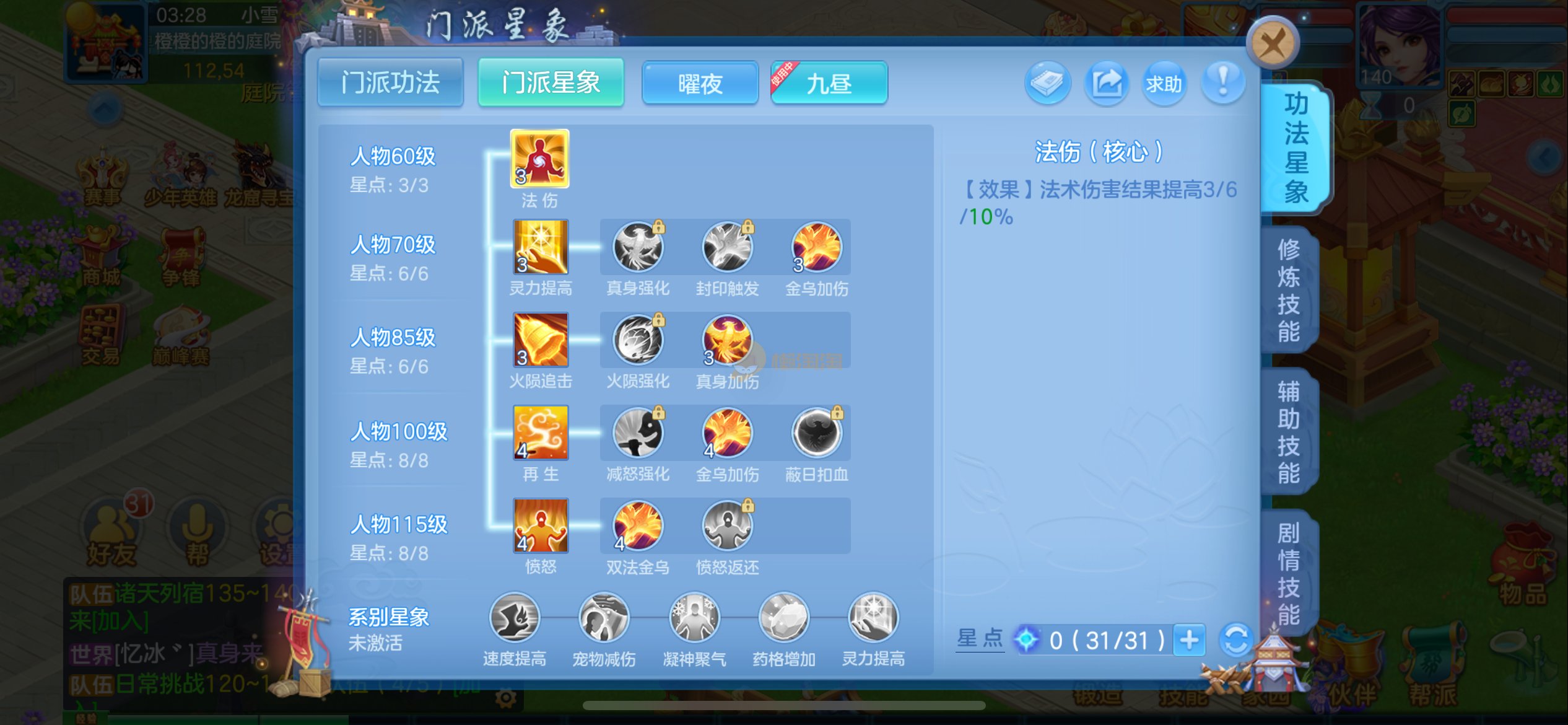Image resolution: width=1568 pixels, height=725 pixels.
Task: Switch to the 门派功法 tab
Action: pyautogui.click(x=390, y=82)
